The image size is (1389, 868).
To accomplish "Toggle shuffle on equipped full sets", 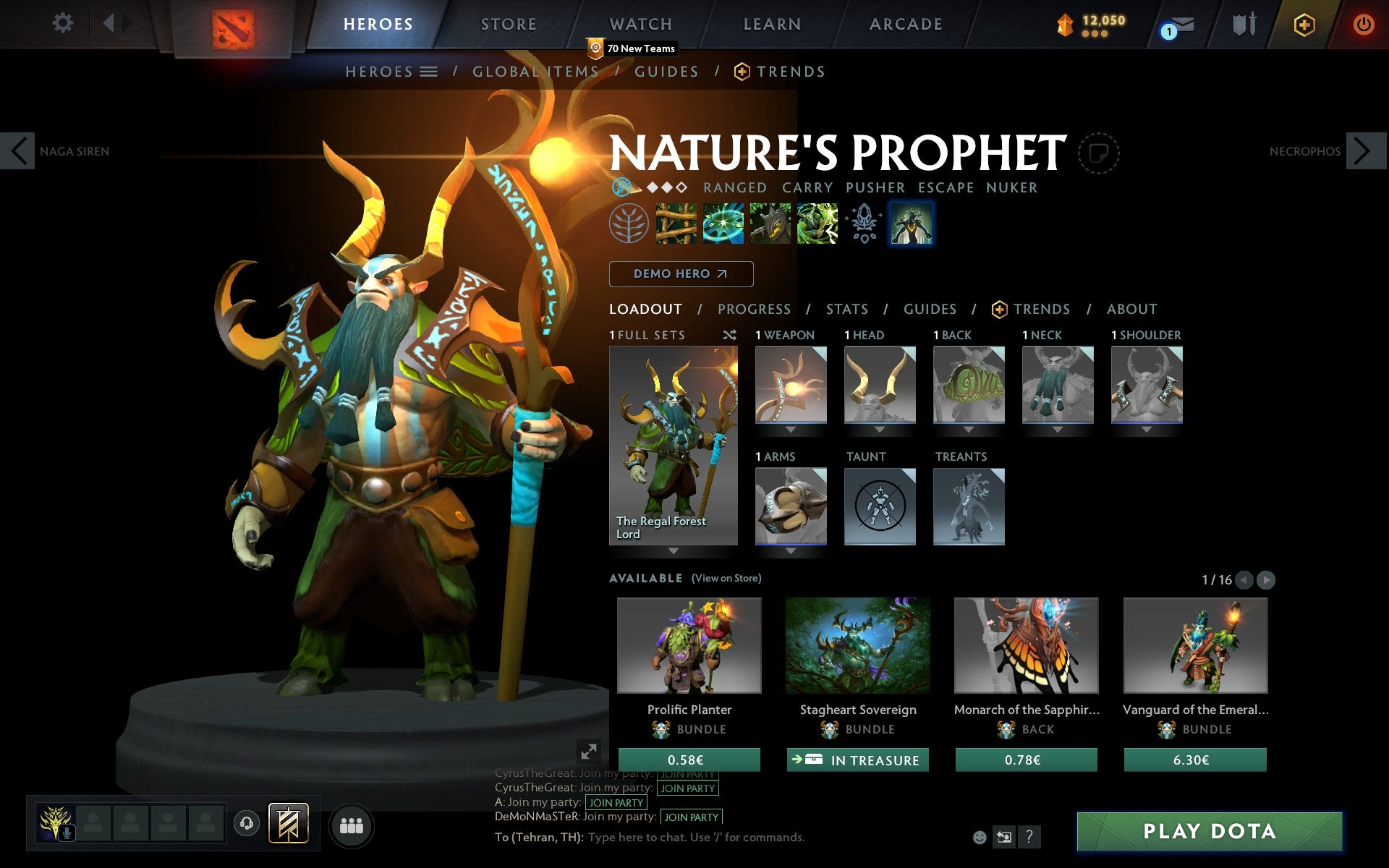I will point(731,335).
